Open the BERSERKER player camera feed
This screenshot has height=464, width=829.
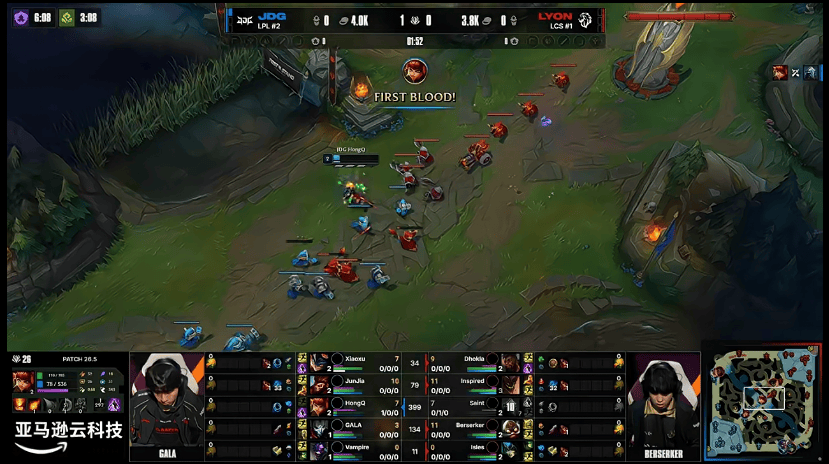click(663, 405)
